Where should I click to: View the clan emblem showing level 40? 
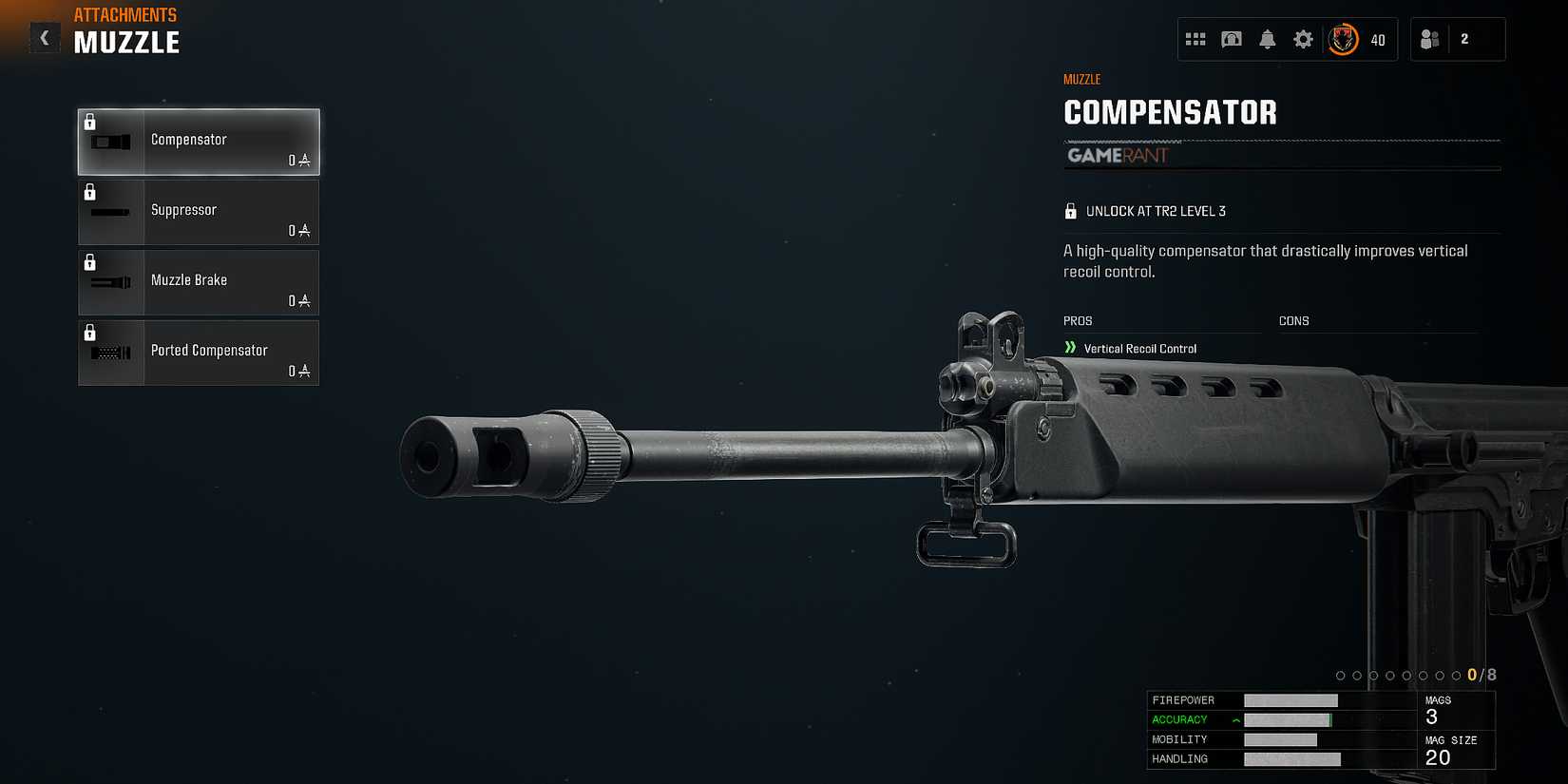pyautogui.click(x=1342, y=39)
